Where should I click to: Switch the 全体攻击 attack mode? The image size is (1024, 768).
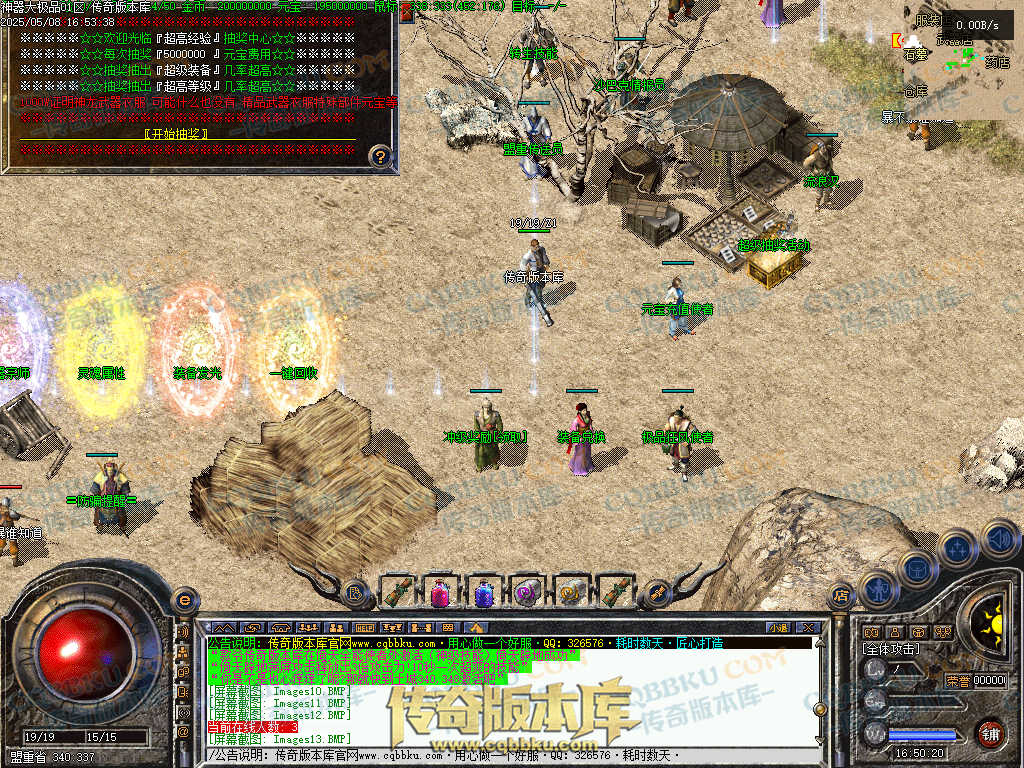tap(891, 649)
